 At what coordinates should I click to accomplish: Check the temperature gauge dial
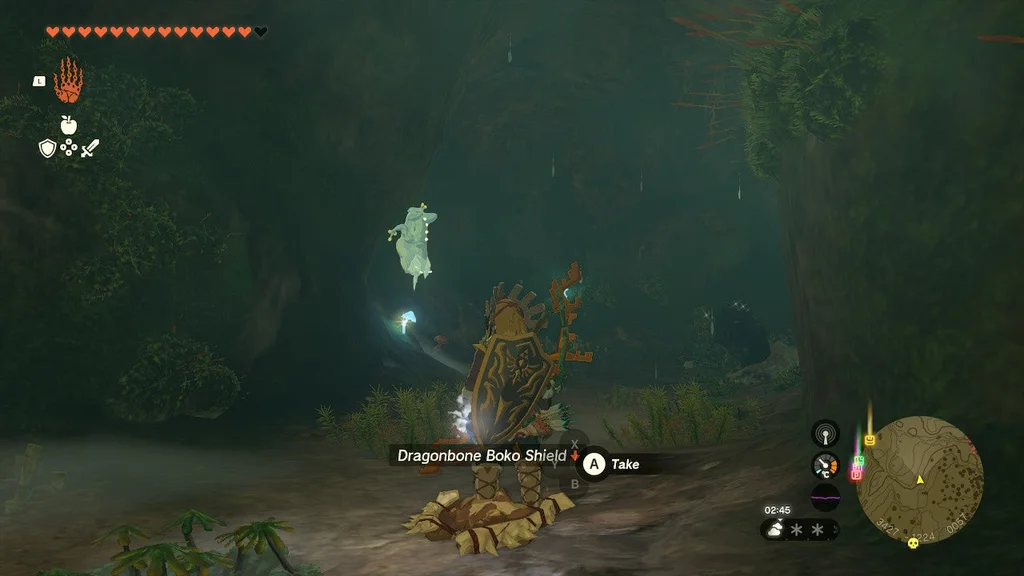coord(825,465)
